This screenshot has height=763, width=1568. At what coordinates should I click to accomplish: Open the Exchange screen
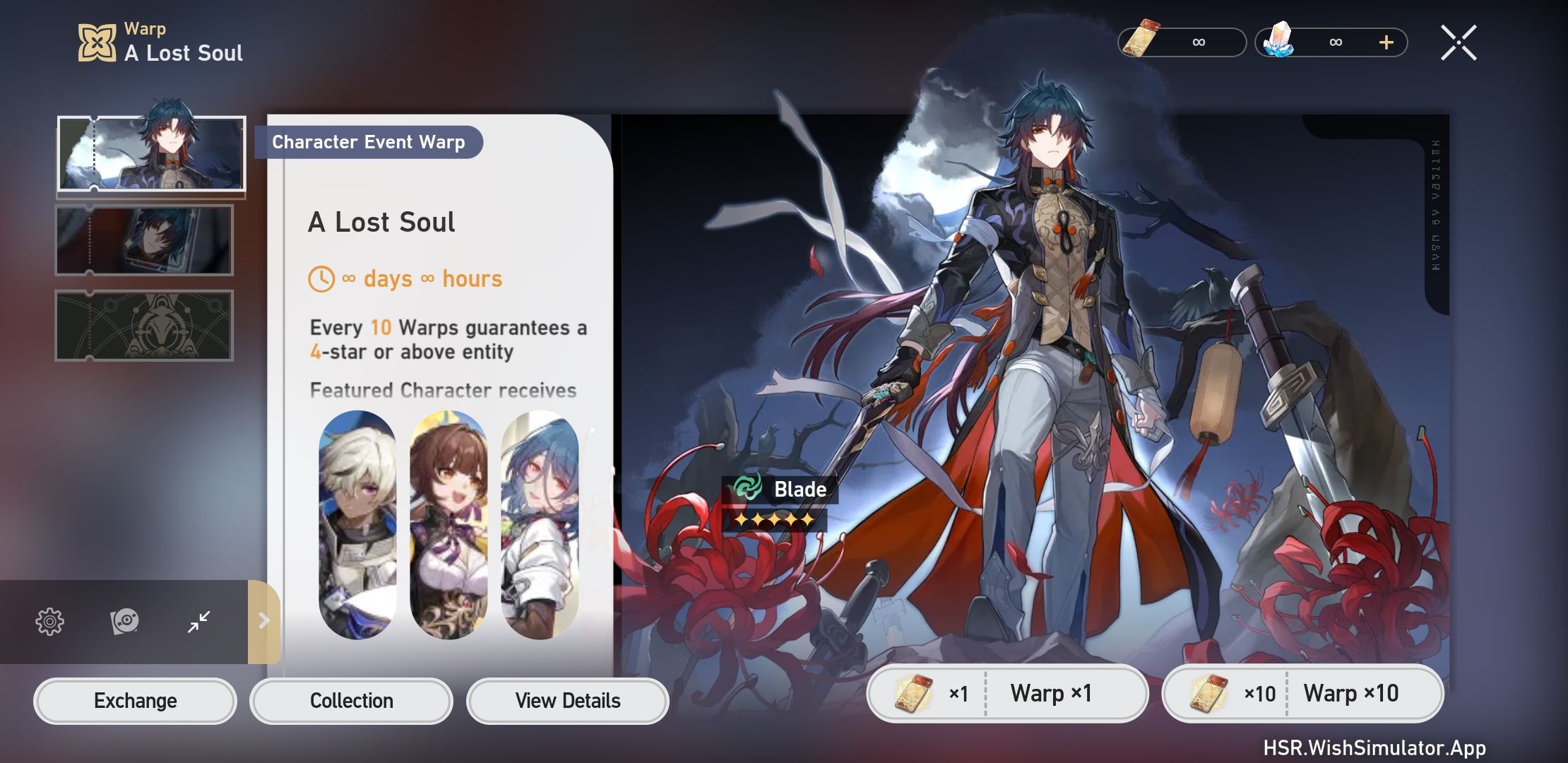(x=135, y=700)
